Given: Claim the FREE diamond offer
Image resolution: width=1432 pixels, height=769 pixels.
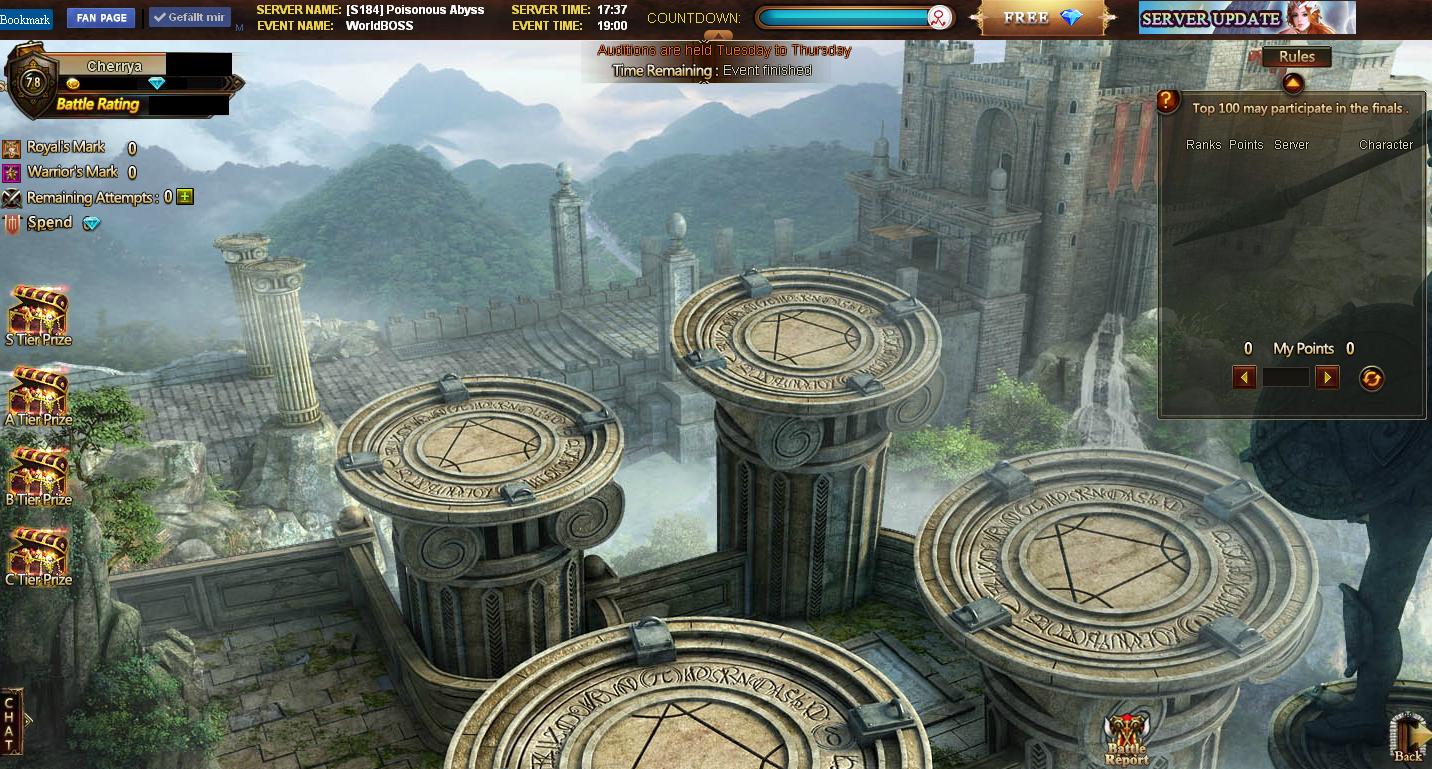Looking at the screenshot, I should [x=1045, y=18].
